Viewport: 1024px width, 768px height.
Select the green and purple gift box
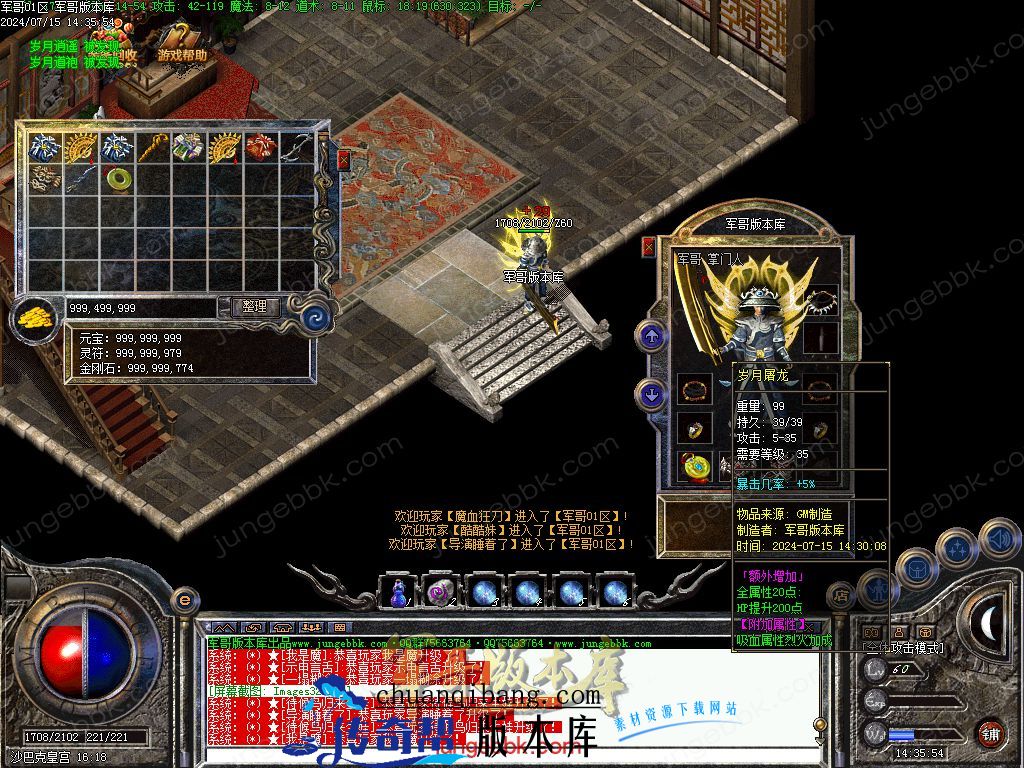pos(189,148)
